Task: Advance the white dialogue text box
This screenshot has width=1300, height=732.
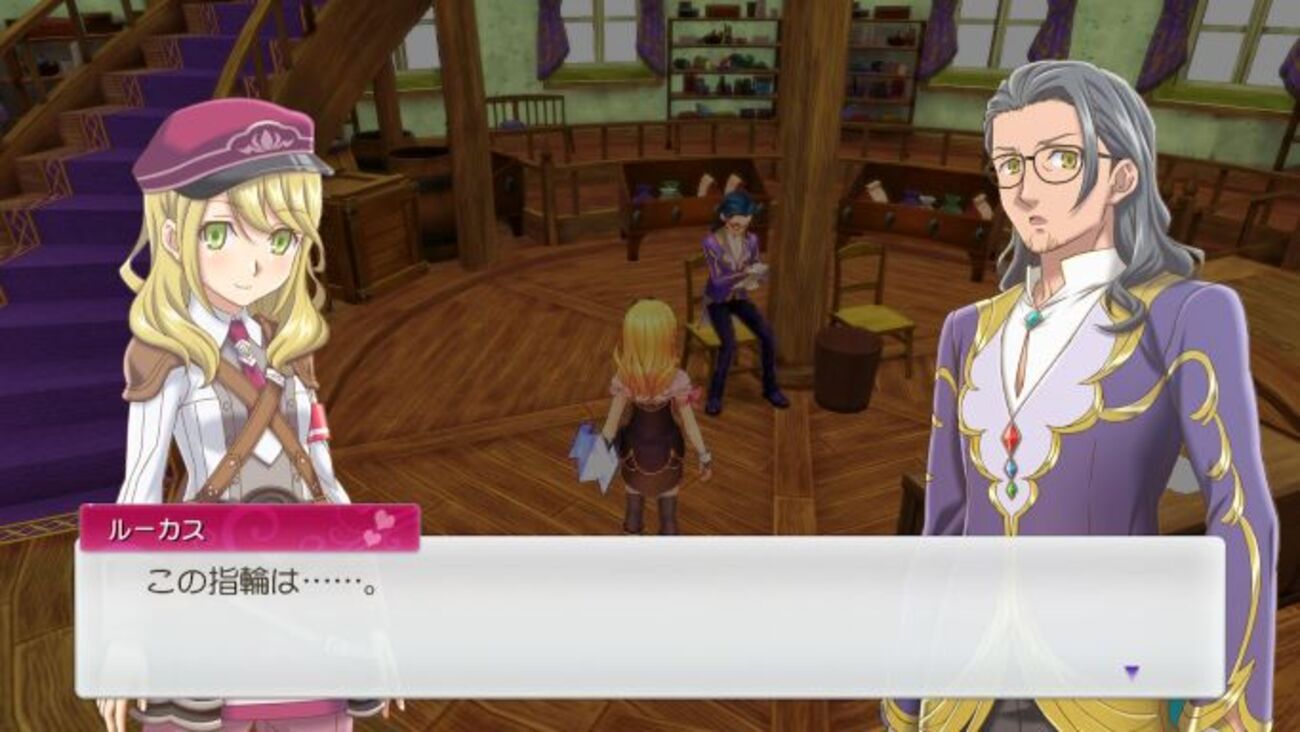Action: coord(648,617)
